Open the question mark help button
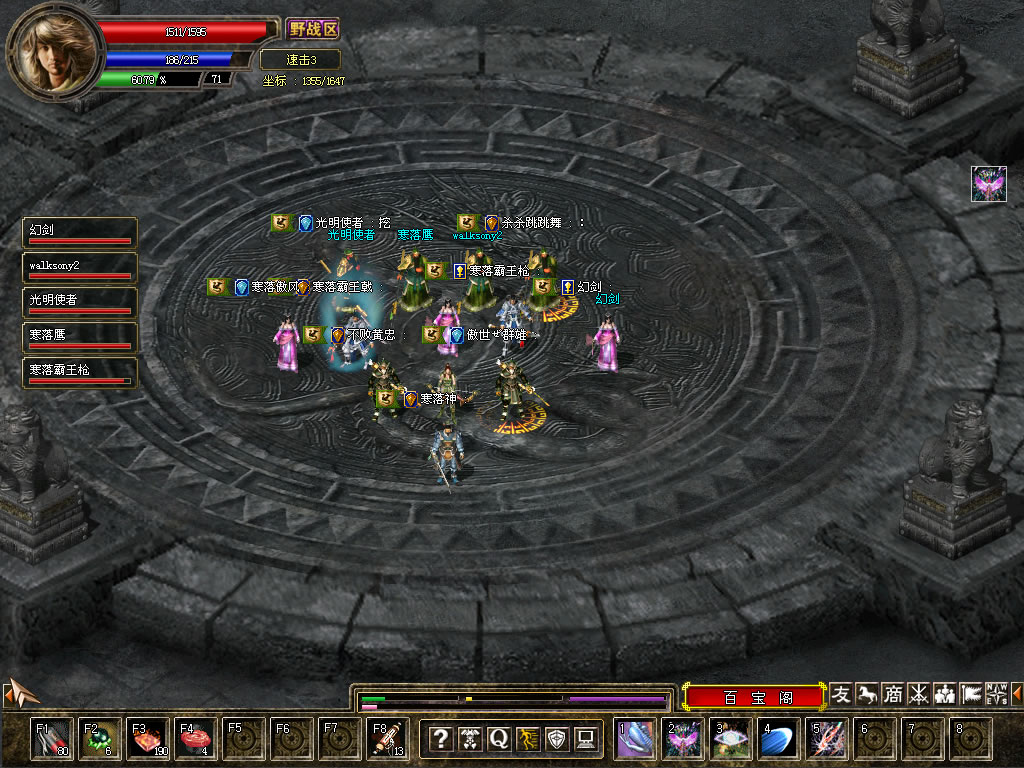This screenshot has height=768, width=1024. [x=440, y=739]
